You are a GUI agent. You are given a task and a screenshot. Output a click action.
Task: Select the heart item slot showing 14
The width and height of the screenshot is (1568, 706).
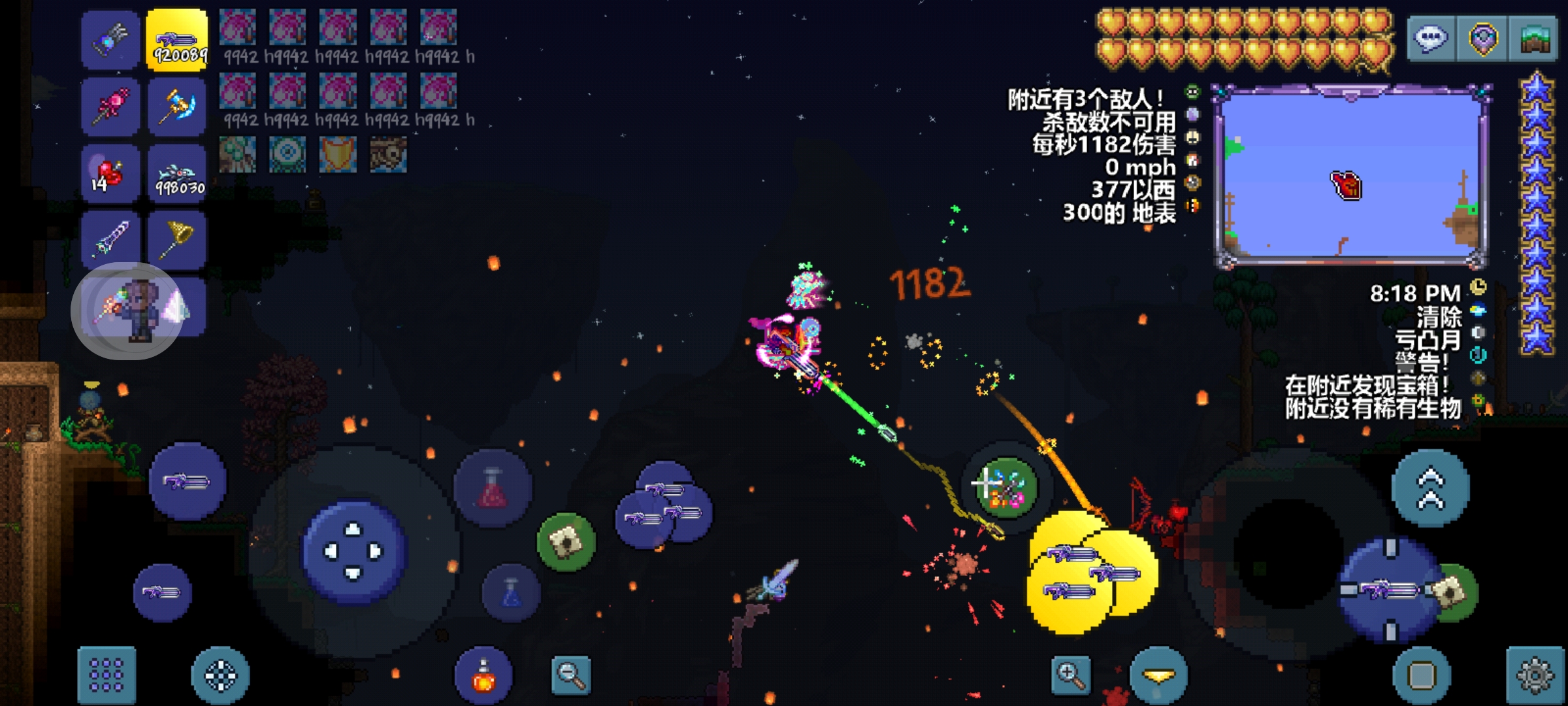pyautogui.click(x=110, y=173)
